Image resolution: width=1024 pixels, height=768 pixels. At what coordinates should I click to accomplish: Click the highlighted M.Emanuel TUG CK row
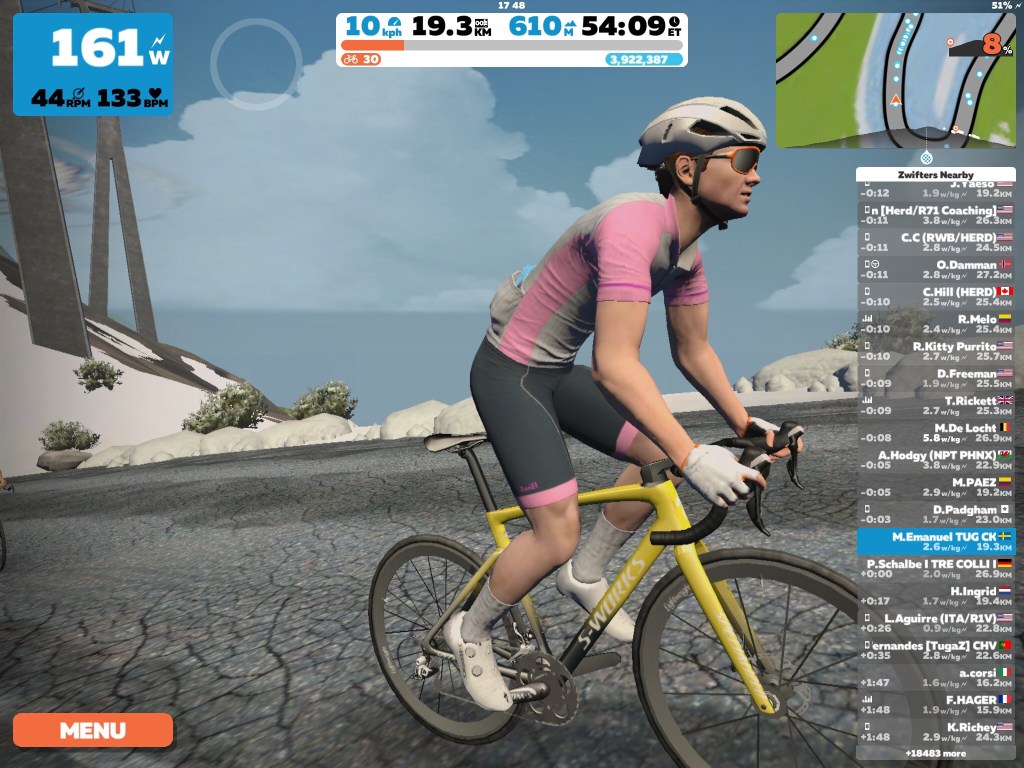click(x=936, y=542)
